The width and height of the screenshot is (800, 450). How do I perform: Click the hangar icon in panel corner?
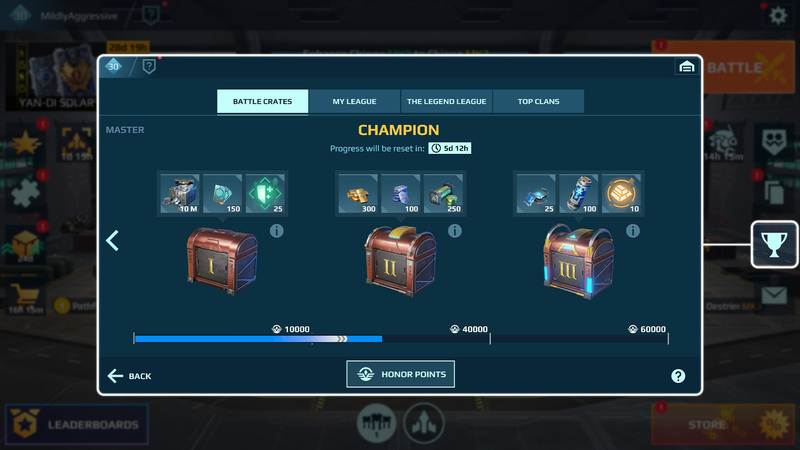(x=686, y=67)
